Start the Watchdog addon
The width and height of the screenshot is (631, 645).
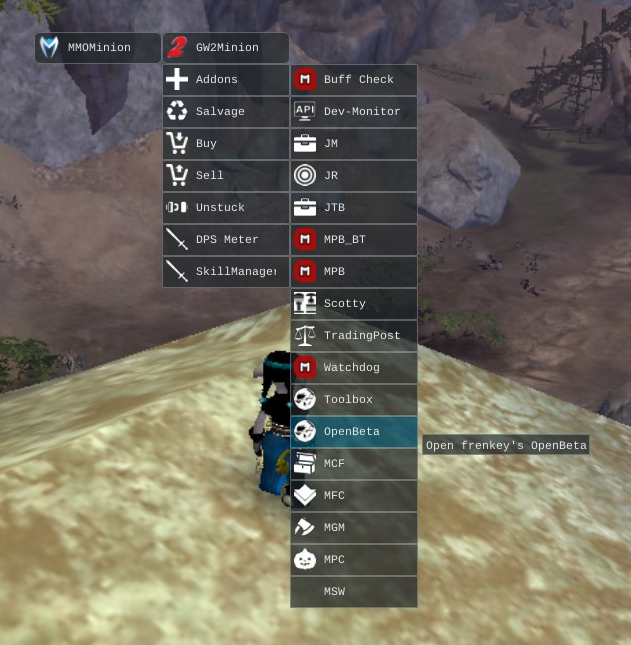tap(354, 368)
